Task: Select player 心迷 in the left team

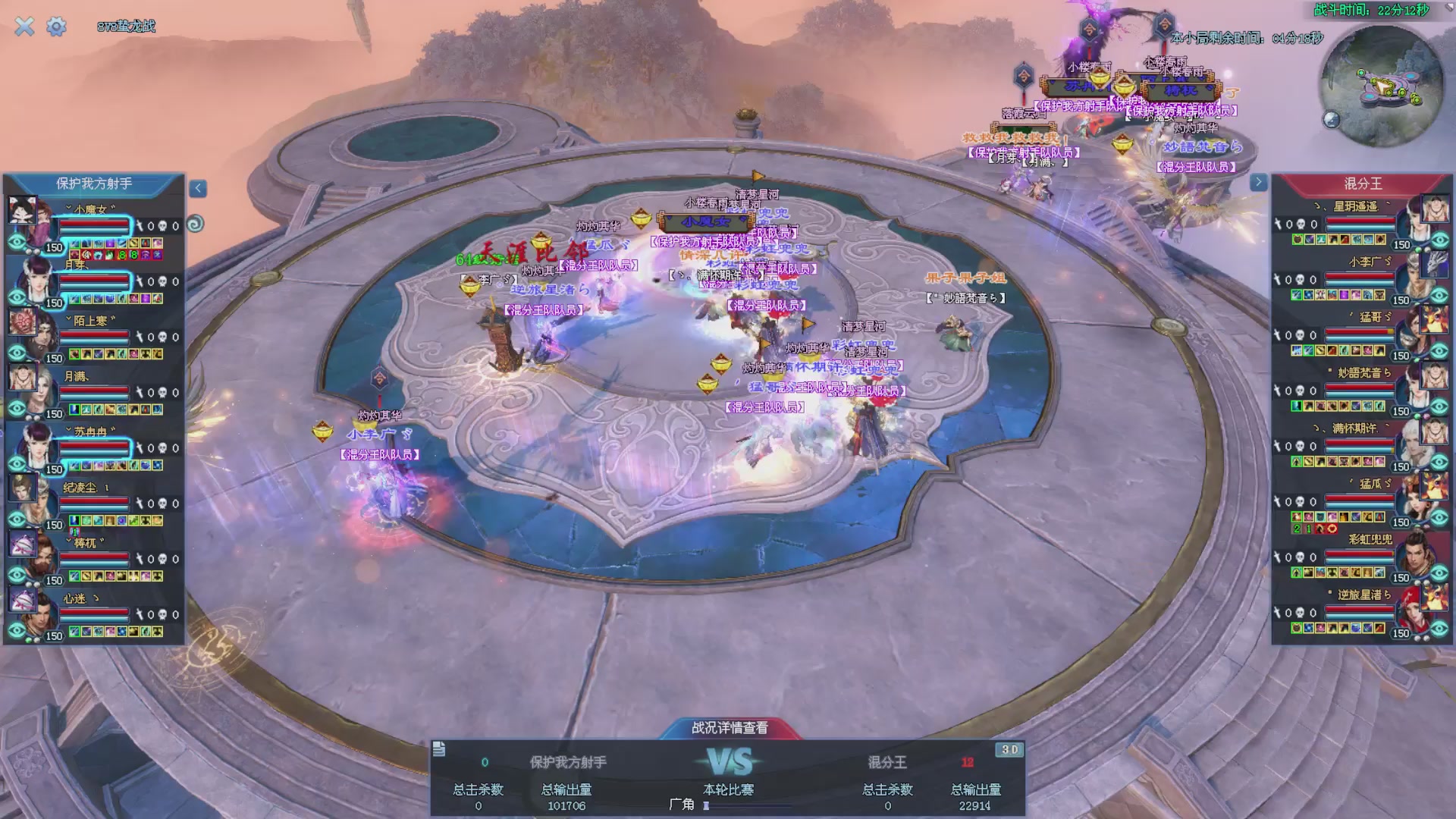Action: tap(76, 599)
